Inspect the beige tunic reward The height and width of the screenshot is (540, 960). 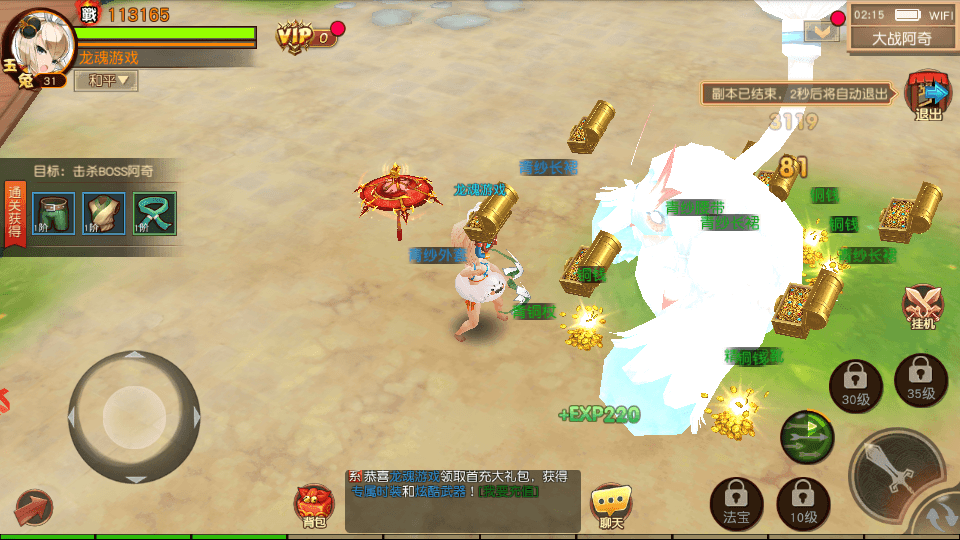click(x=104, y=213)
